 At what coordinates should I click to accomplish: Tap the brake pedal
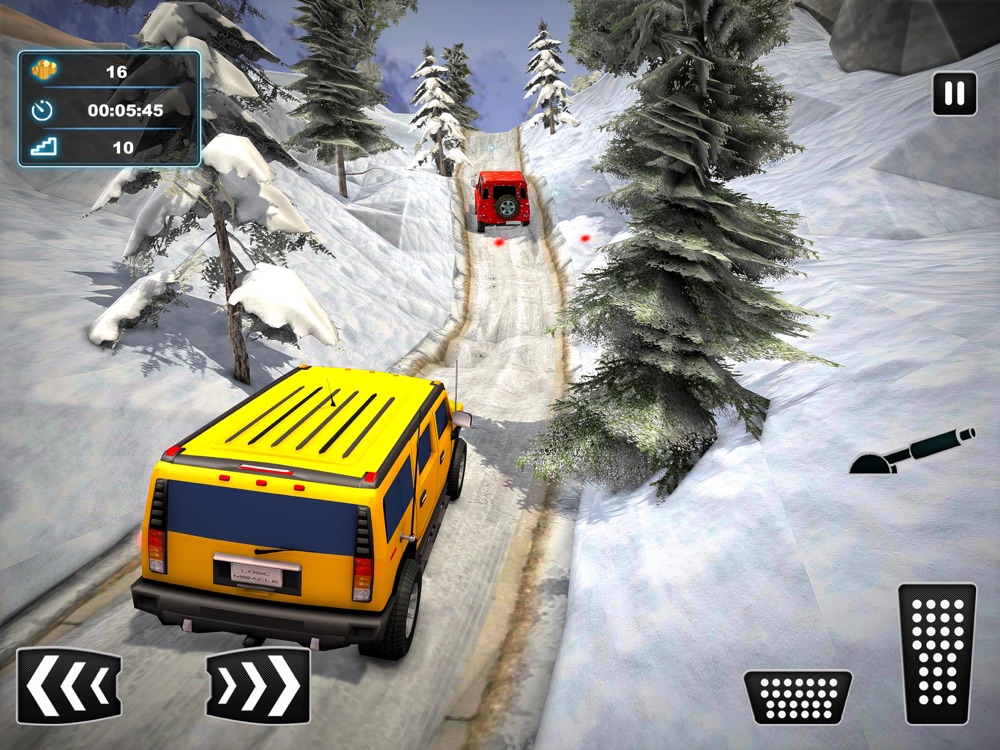pyautogui.click(x=797, y=696)
